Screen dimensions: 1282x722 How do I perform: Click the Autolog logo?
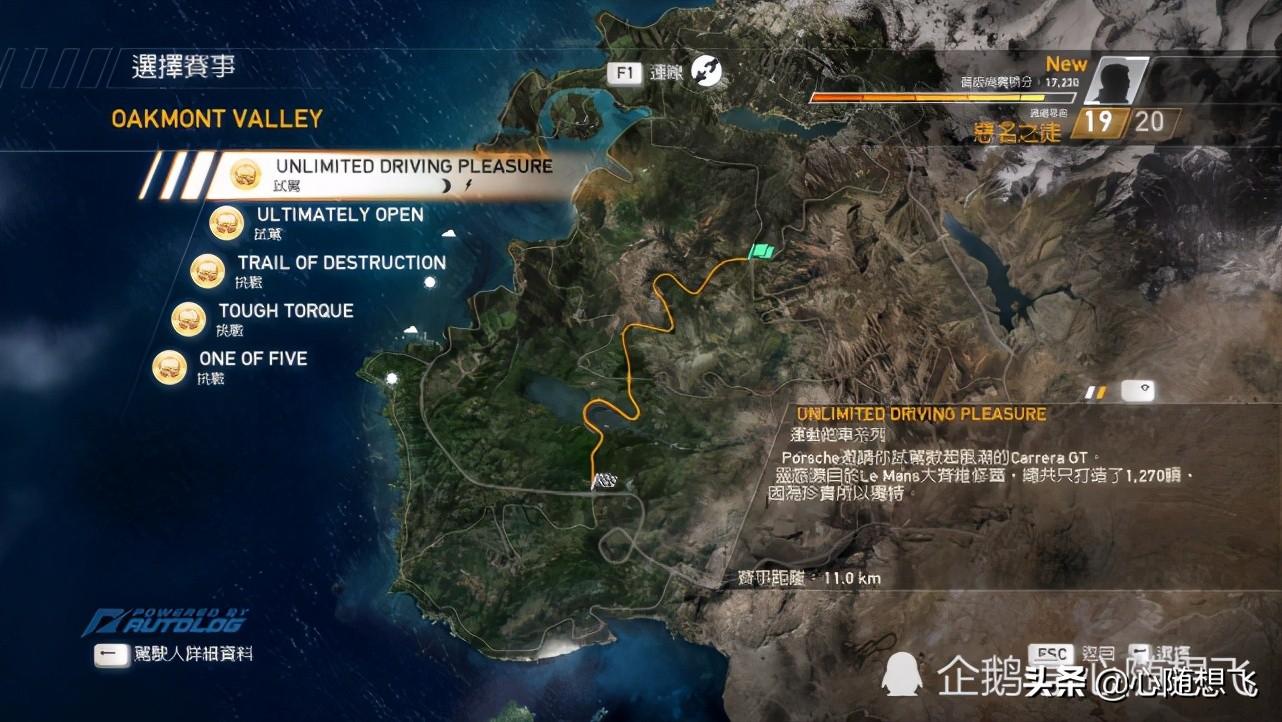[165, 622]
